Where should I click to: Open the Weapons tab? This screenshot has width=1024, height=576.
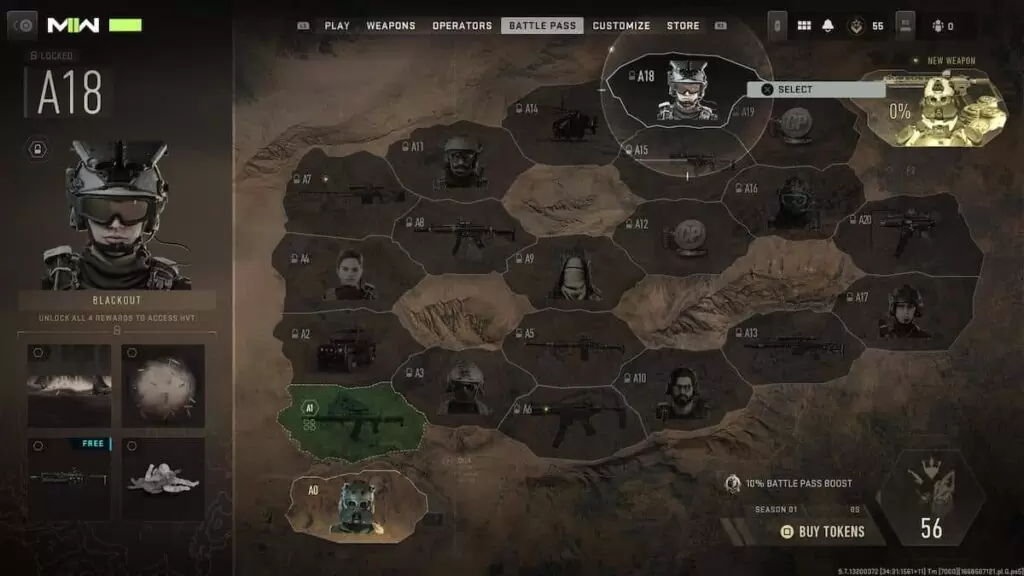(x=391, y=26)
